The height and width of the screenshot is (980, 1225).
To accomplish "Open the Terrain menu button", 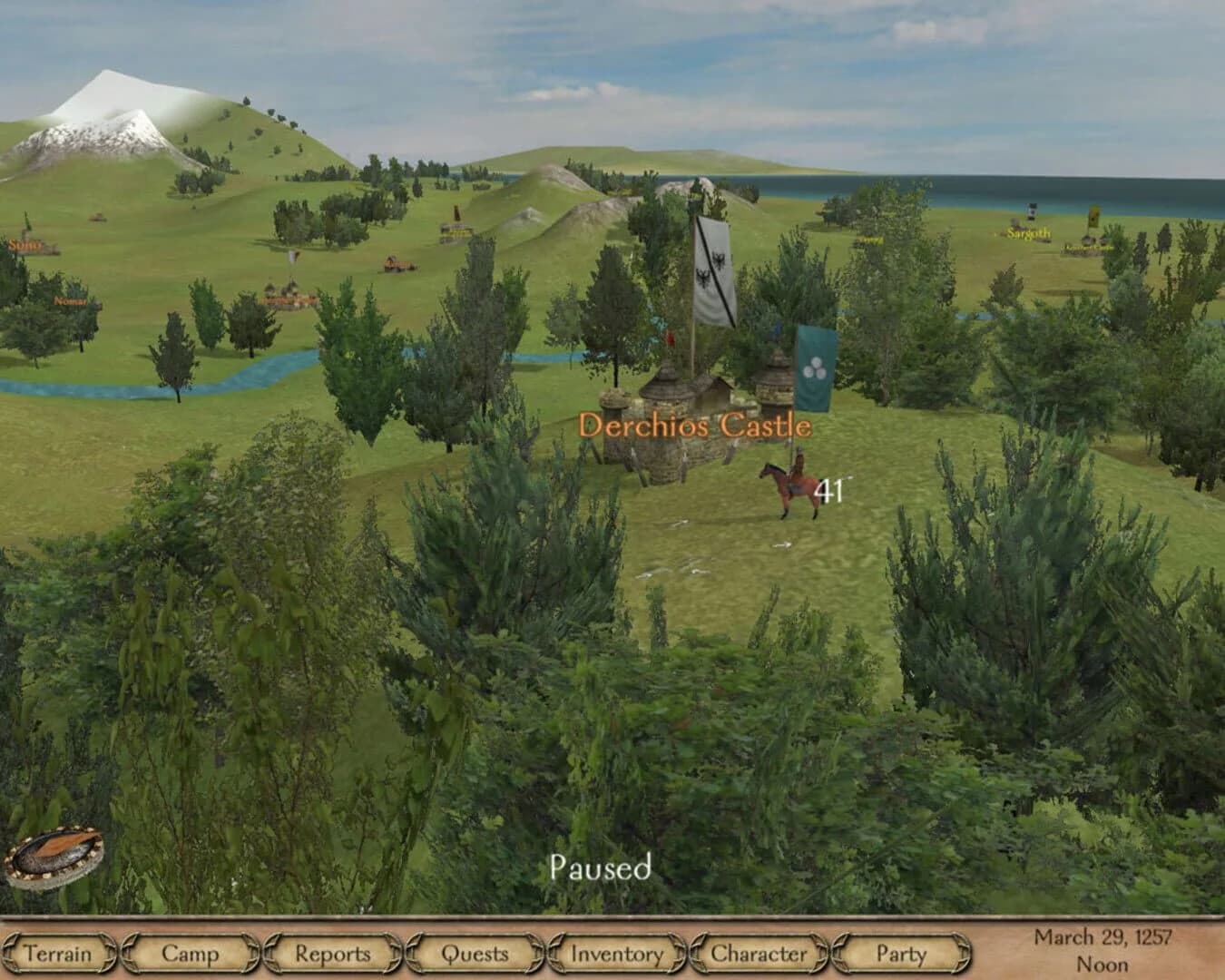I will pyautogui.click(x=57, y=954).
